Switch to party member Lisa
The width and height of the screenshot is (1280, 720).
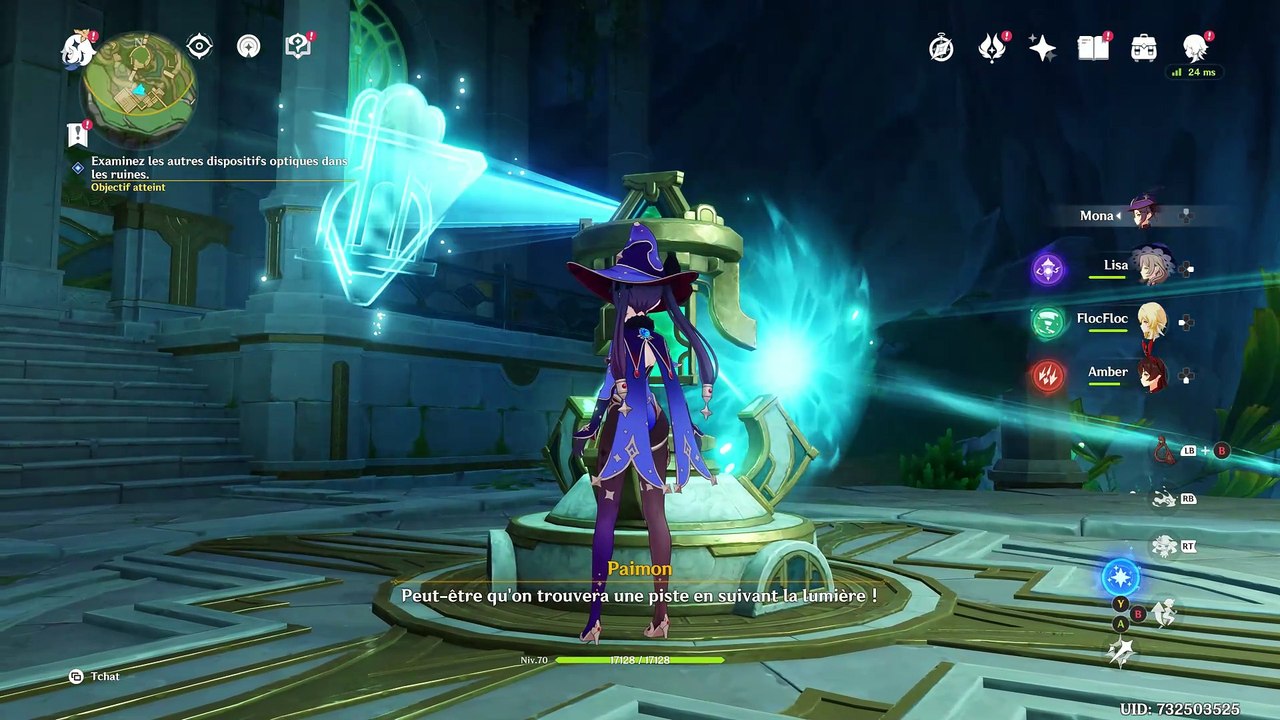[1150, 267]
